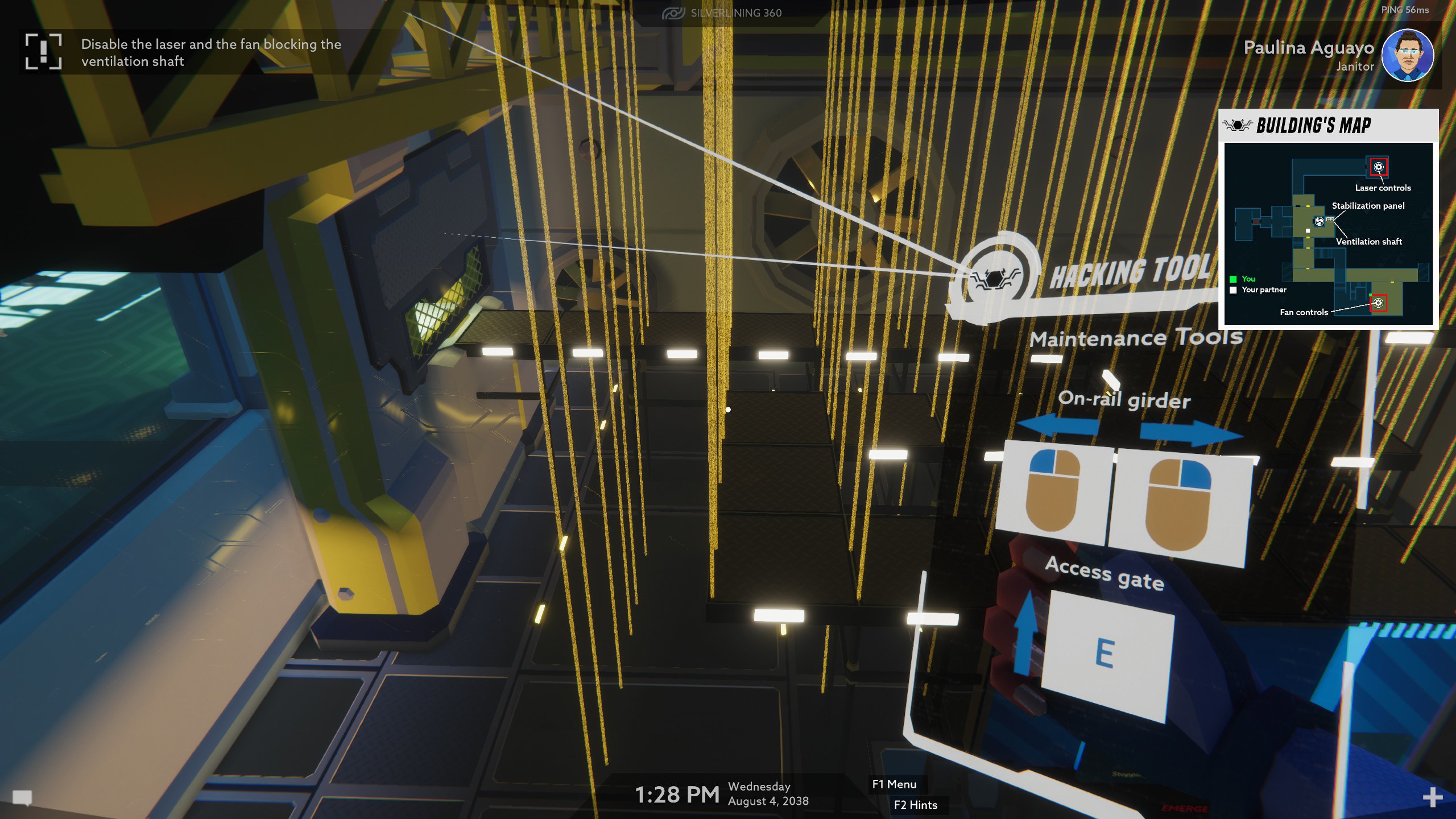
Task: Open the chat bubble icon
Action: coord(22,798)
